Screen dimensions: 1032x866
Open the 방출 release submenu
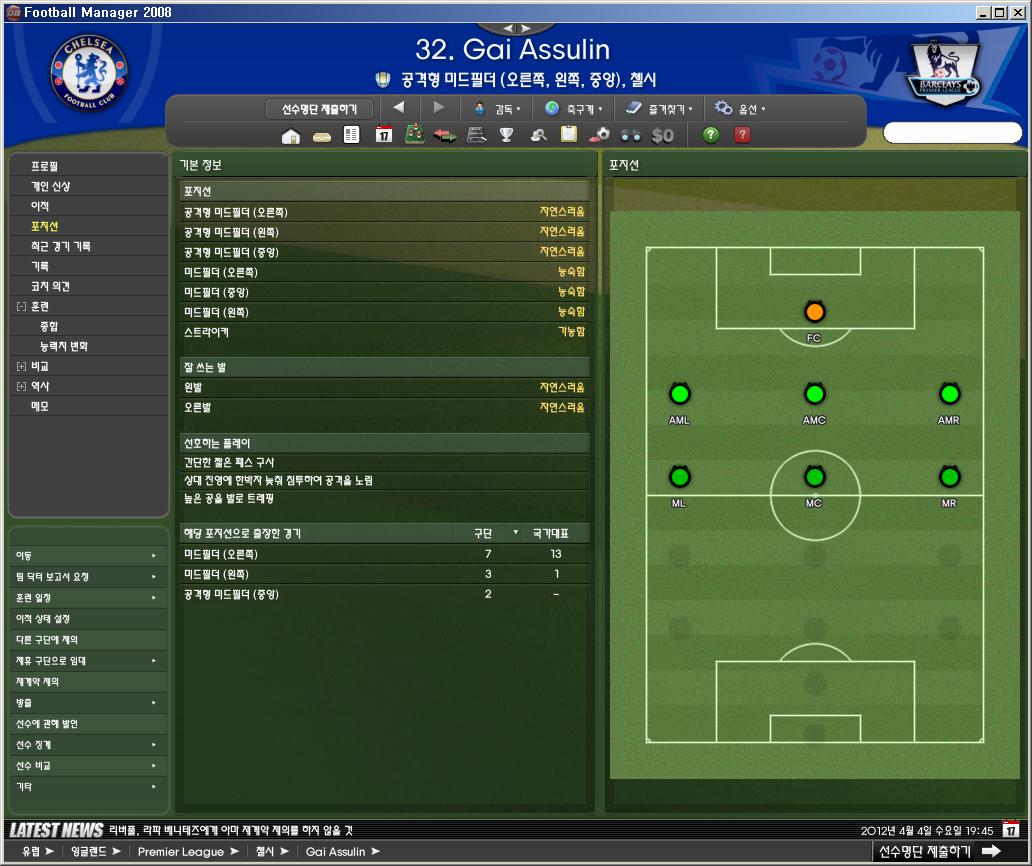click(x=85, y=703)
